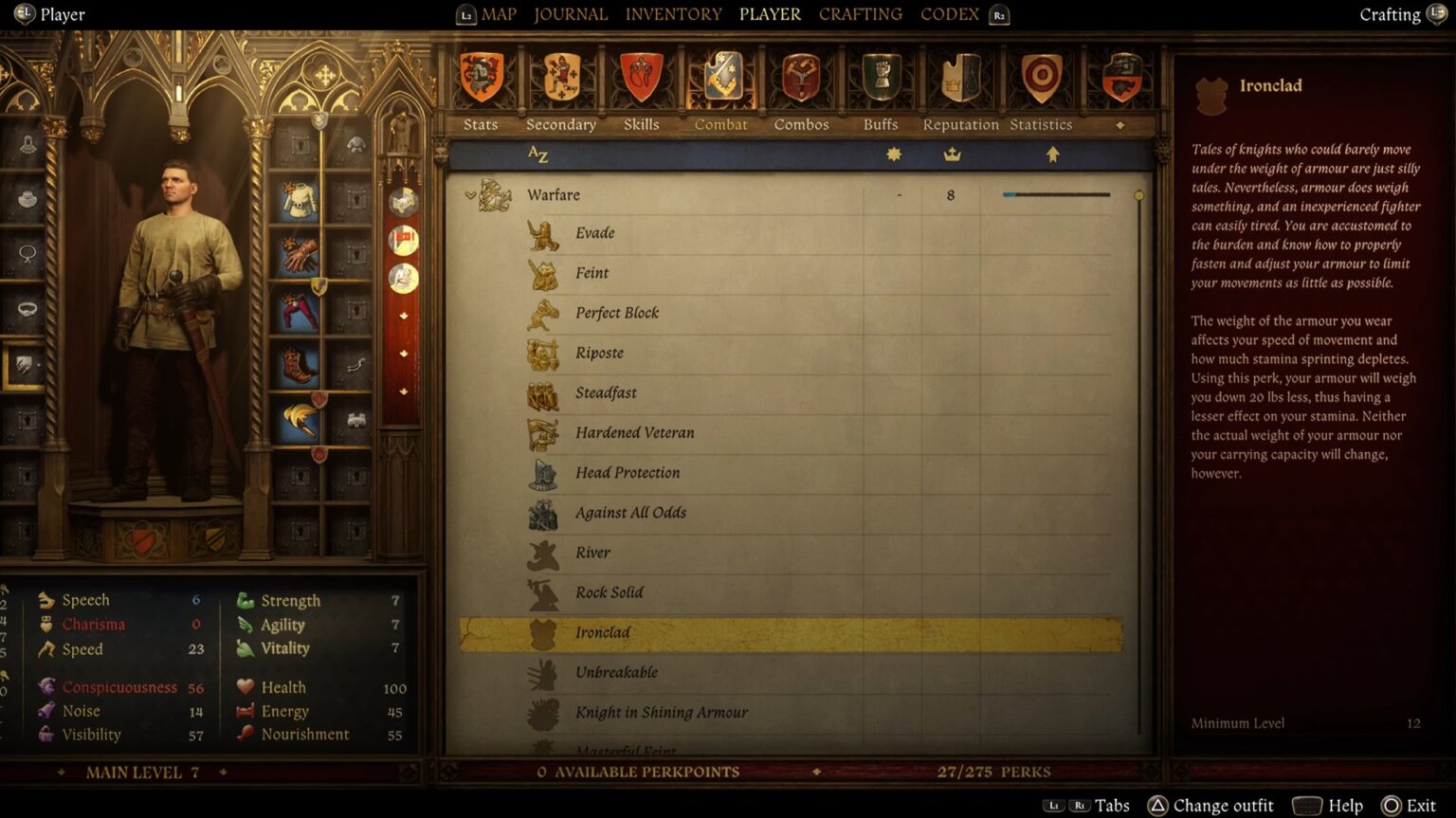Collapse the Warfare perk category
Image resolution: width=1456 pixels, height=818 pixels.
pyautogui.click(x=470, y=194)
